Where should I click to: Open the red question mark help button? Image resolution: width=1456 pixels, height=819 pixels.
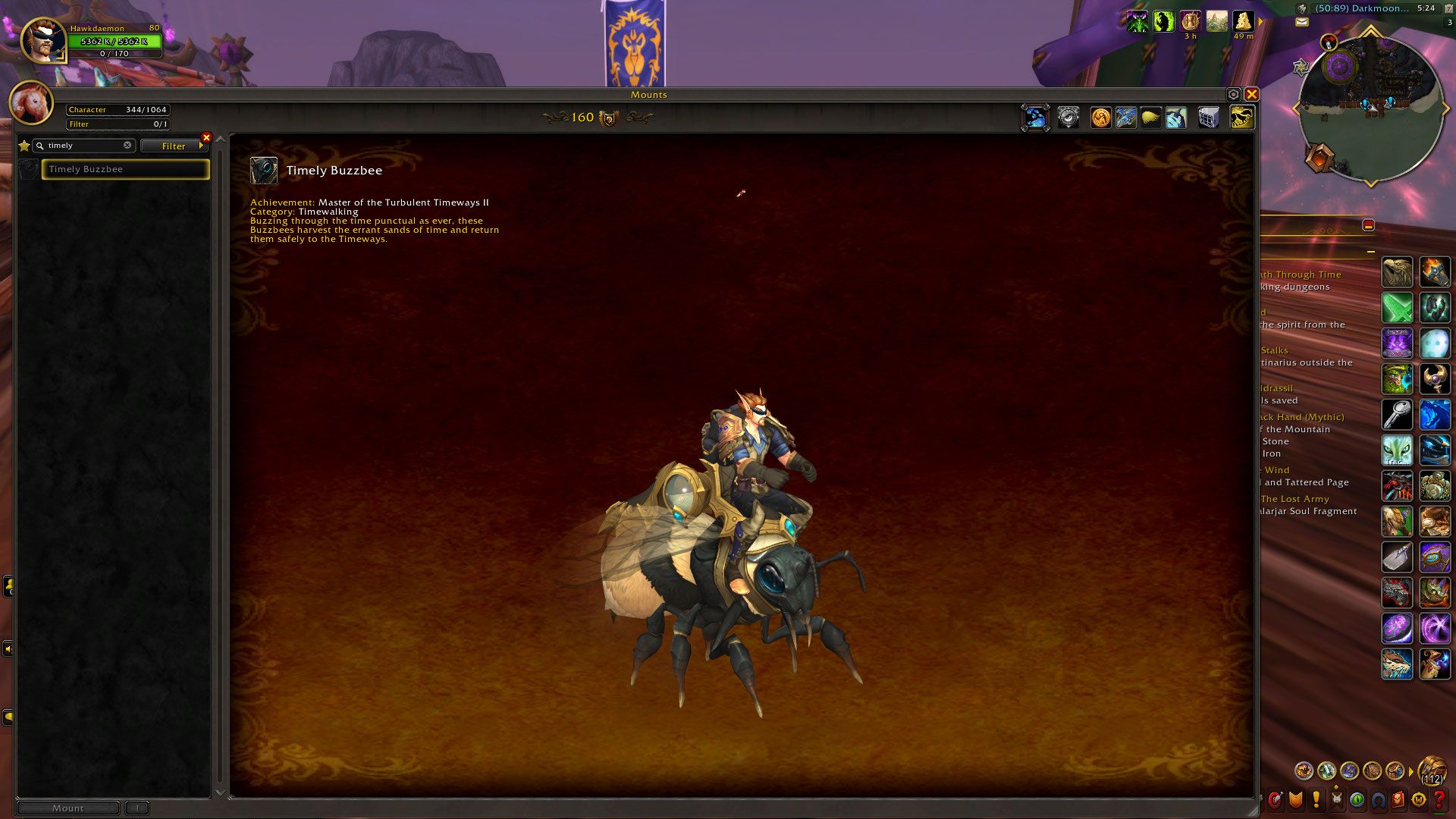(x=1439, y=799)
